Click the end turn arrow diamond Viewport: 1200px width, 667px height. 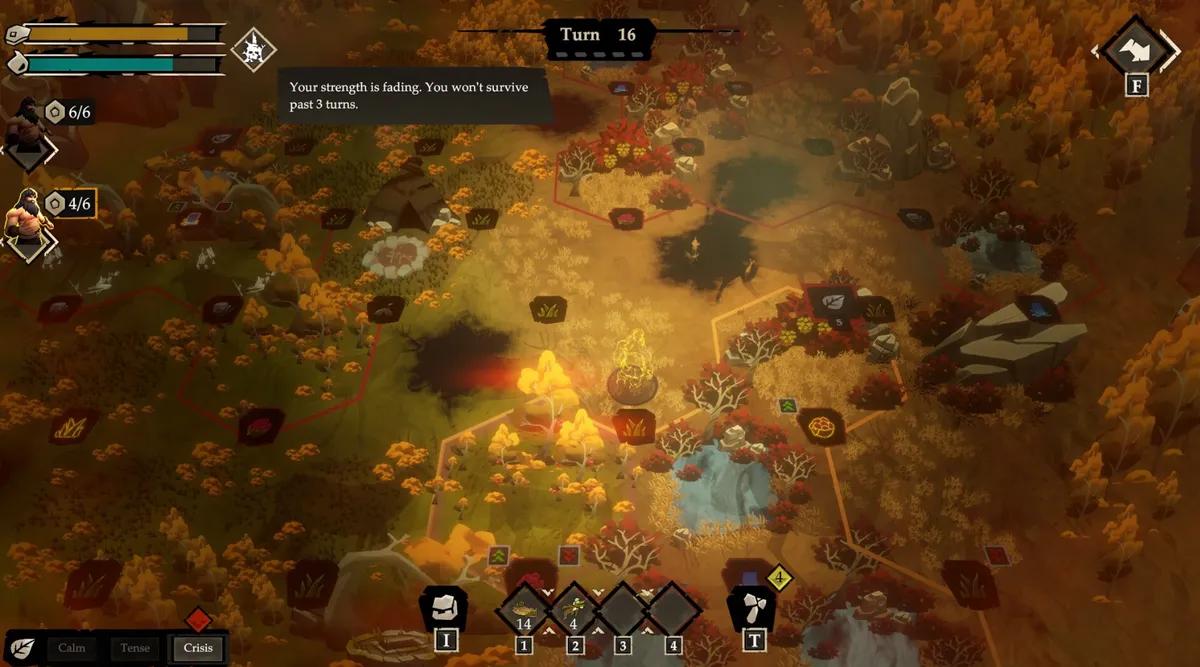point(1137,48)
